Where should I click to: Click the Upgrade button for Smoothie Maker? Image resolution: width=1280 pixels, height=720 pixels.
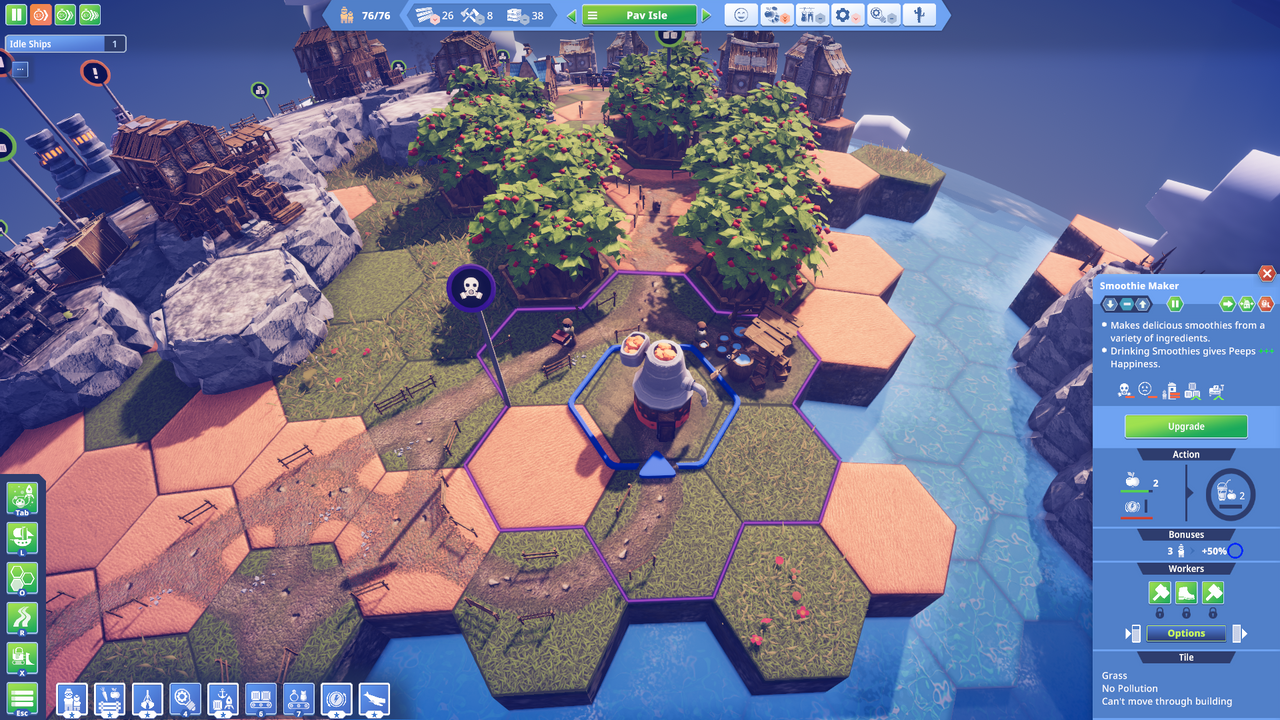pos(1185,426)
